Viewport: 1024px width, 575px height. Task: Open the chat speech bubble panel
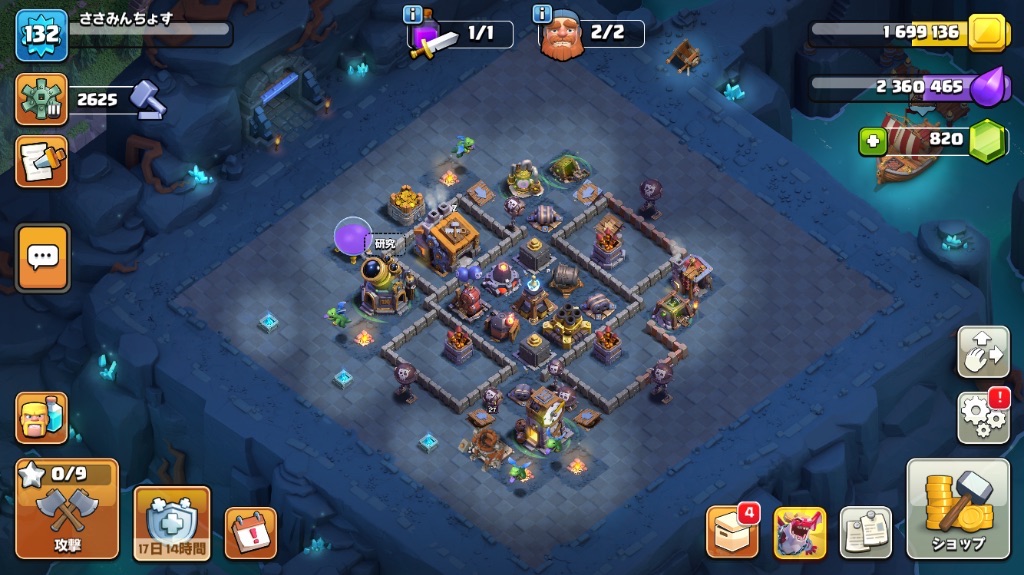point(43,258)
